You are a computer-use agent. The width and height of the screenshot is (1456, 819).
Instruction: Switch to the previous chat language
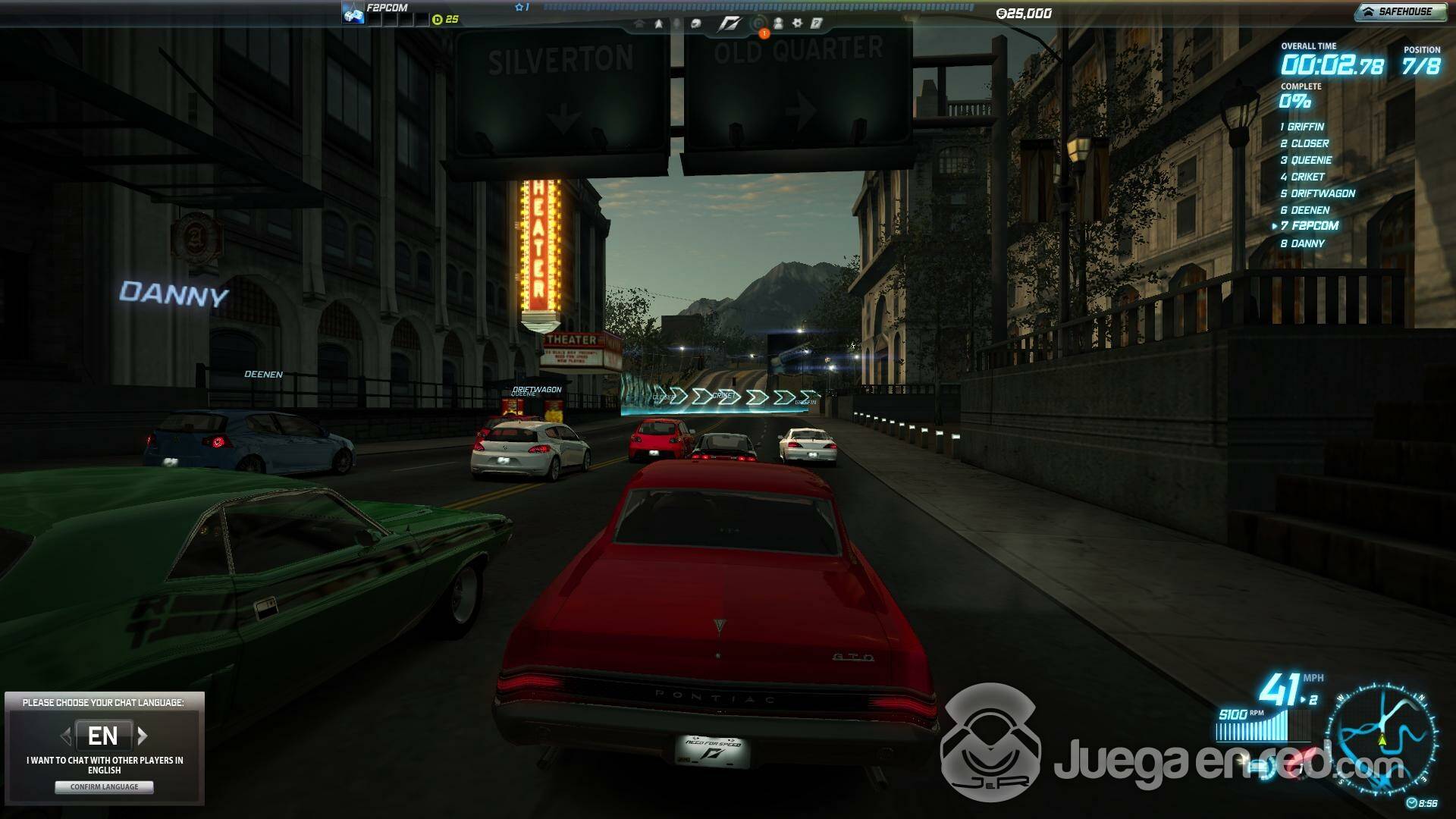click(65, 735)
